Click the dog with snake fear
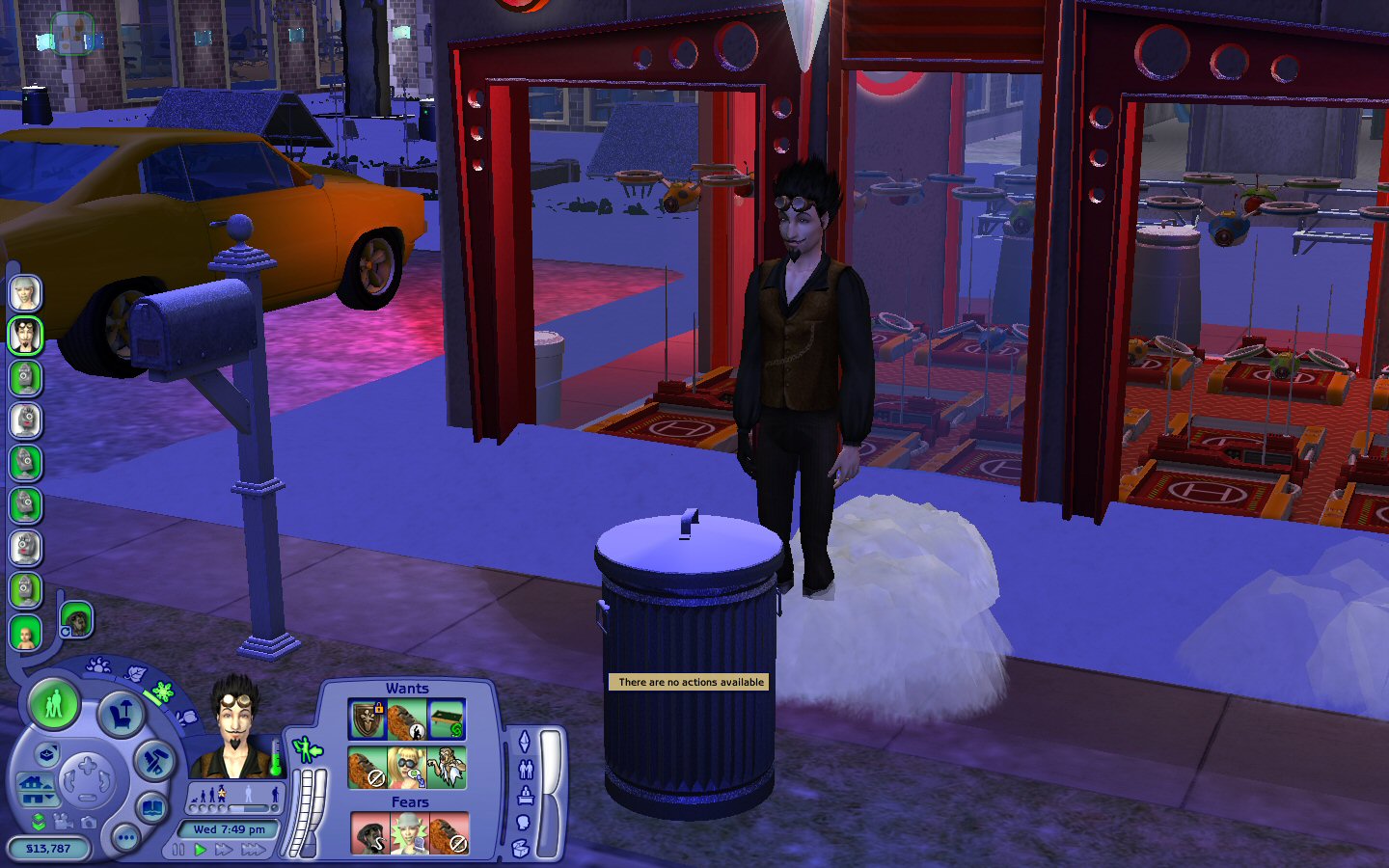 [369, 834]
